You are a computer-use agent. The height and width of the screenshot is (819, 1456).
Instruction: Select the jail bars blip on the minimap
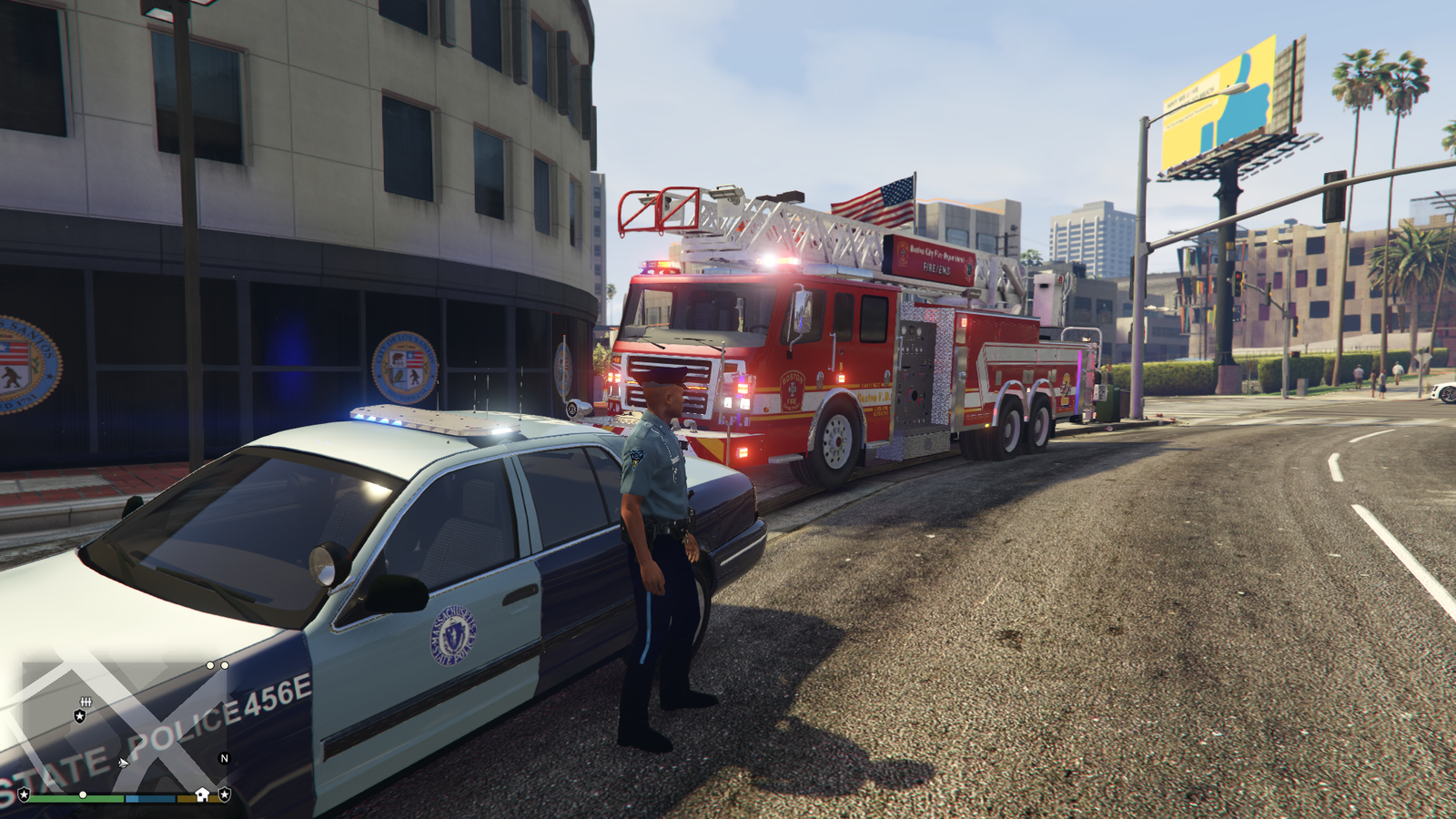[x=86, y=702]
